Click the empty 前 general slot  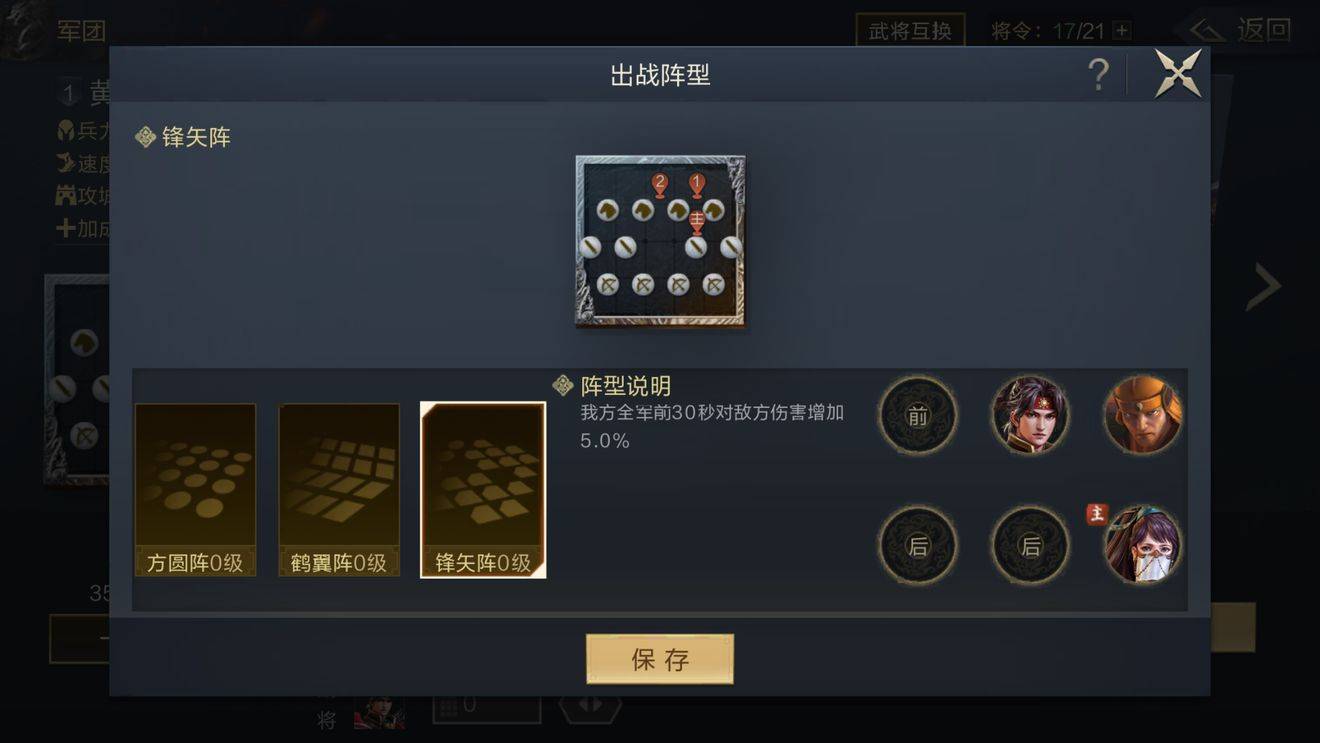click(x=918, y=415)
